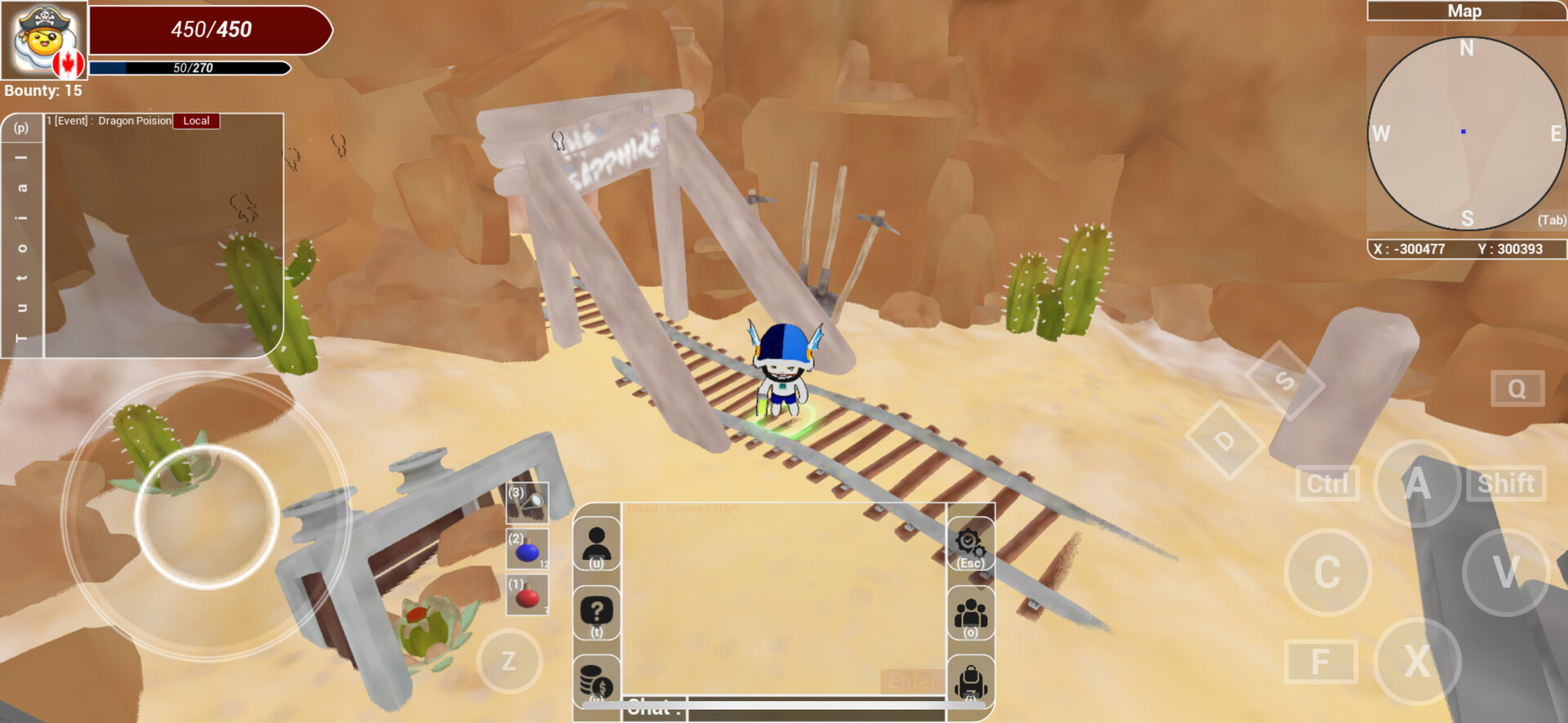
Task: Toggle sprint with the Shift button
Action: [1505, 483]
